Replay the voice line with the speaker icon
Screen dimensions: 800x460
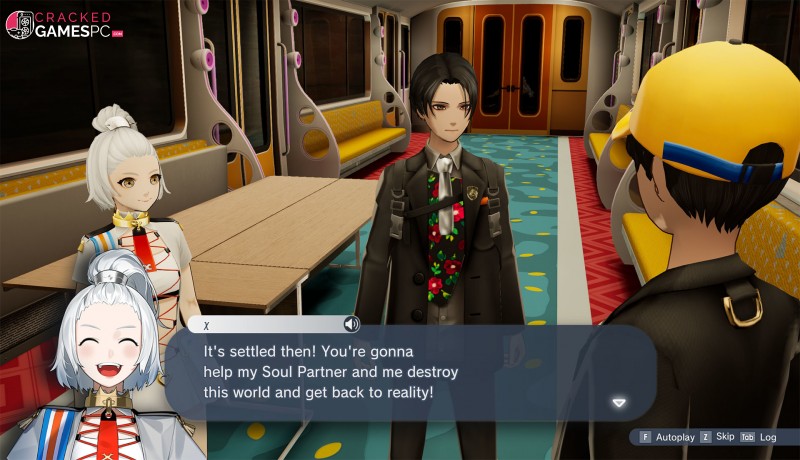tap(351, 324)
